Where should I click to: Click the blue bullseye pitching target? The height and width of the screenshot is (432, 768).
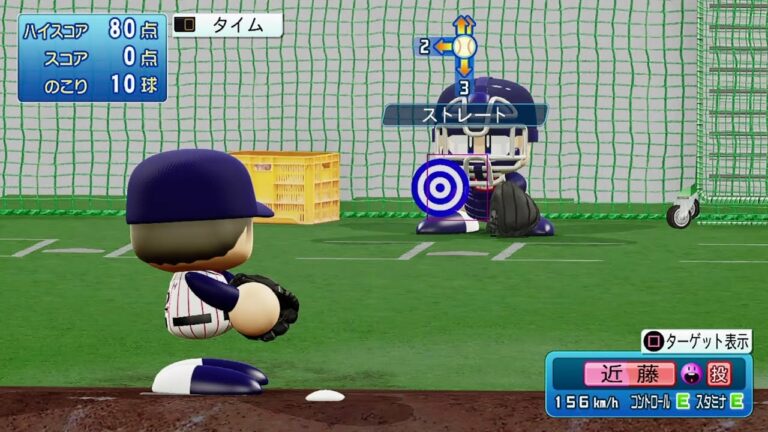click(440, 187)
